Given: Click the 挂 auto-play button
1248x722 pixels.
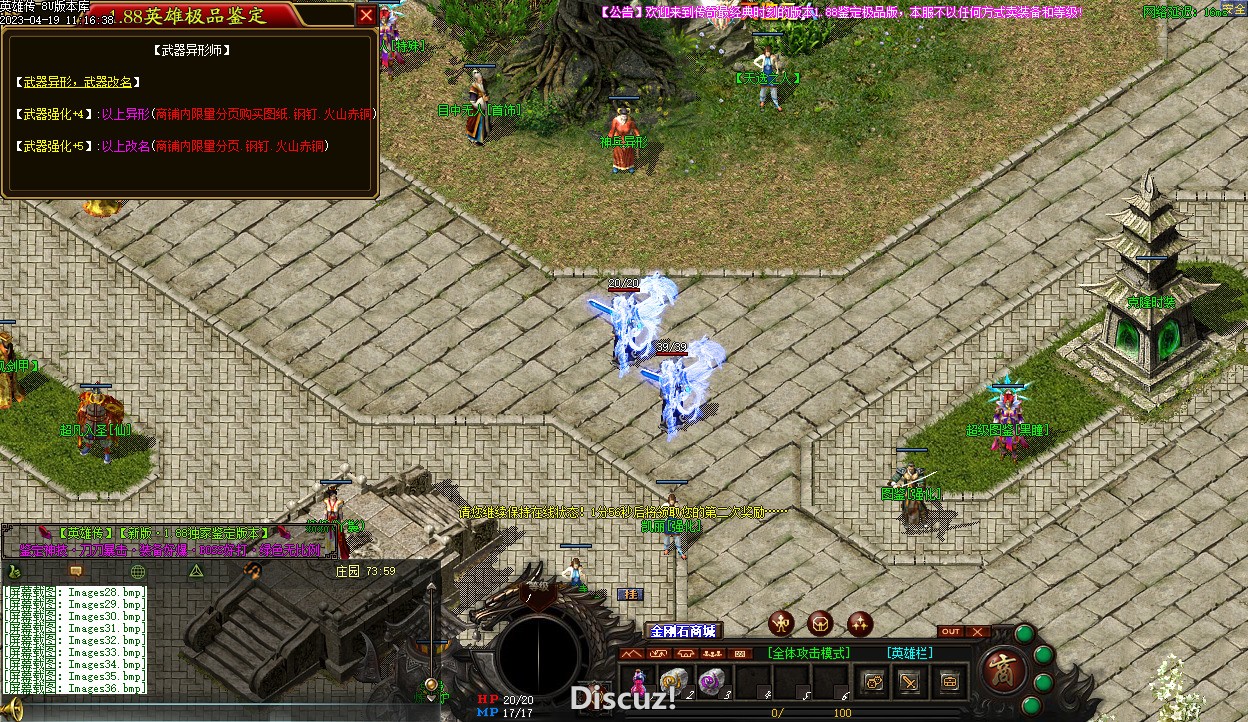Looking at the screenshot, I should (629, 594).
